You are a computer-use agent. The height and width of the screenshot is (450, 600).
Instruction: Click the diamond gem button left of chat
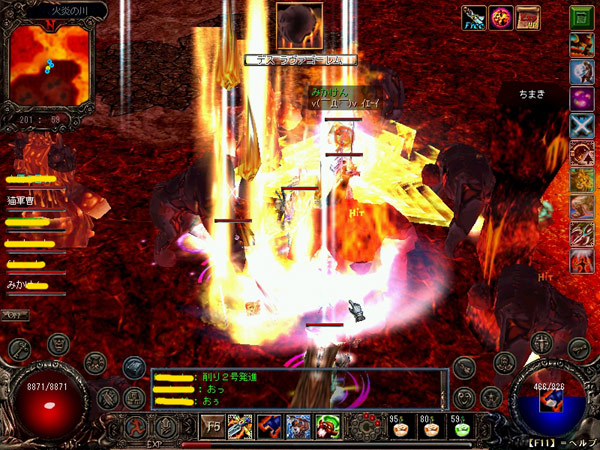point(135,368)
